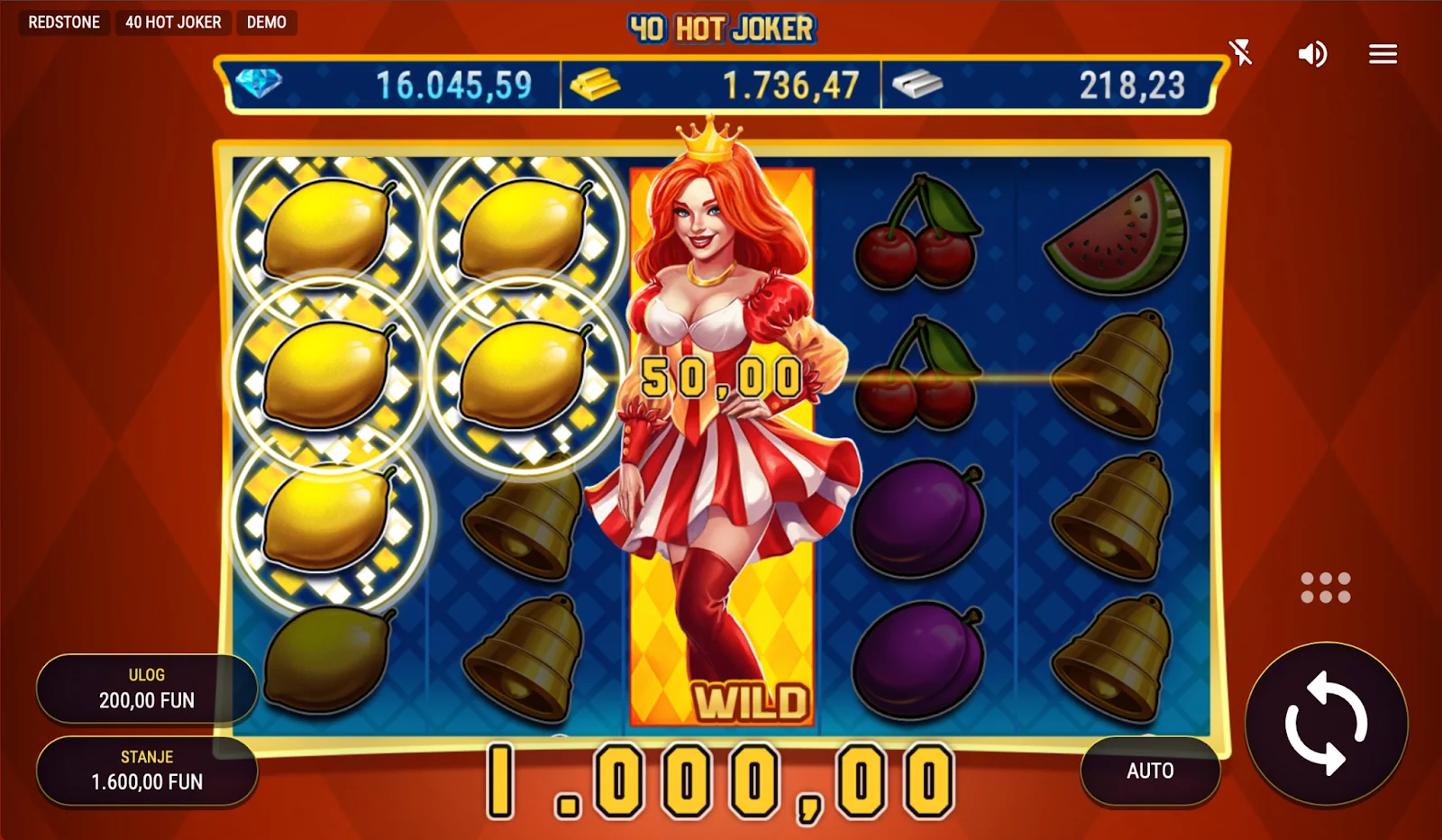The width and height of the screenshot is (1442, 840).
Task: Spin the reels with the circular arrows button
Action: pos(1326,723)
